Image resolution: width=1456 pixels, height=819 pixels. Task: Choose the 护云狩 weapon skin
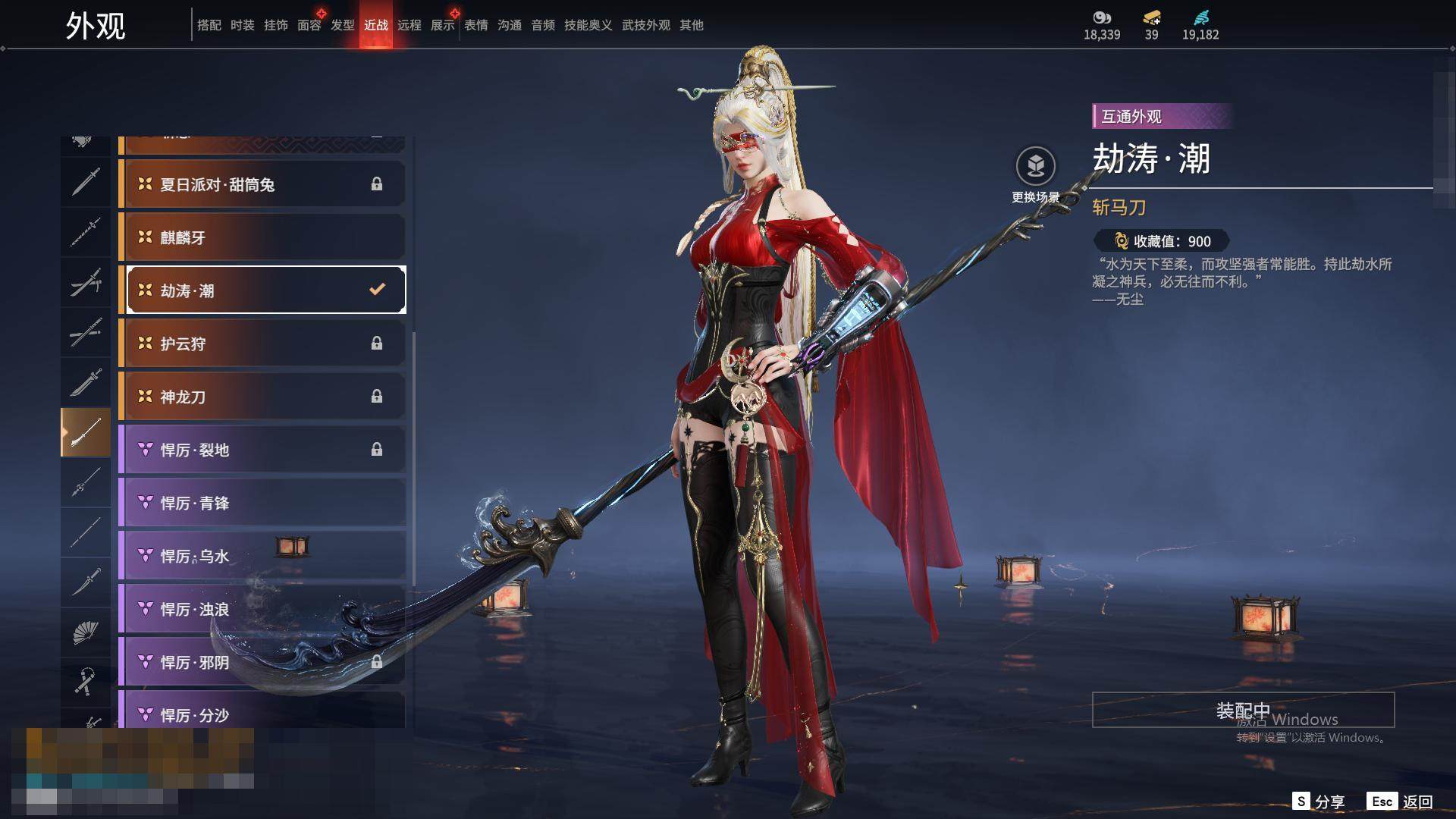pos(262,344)
